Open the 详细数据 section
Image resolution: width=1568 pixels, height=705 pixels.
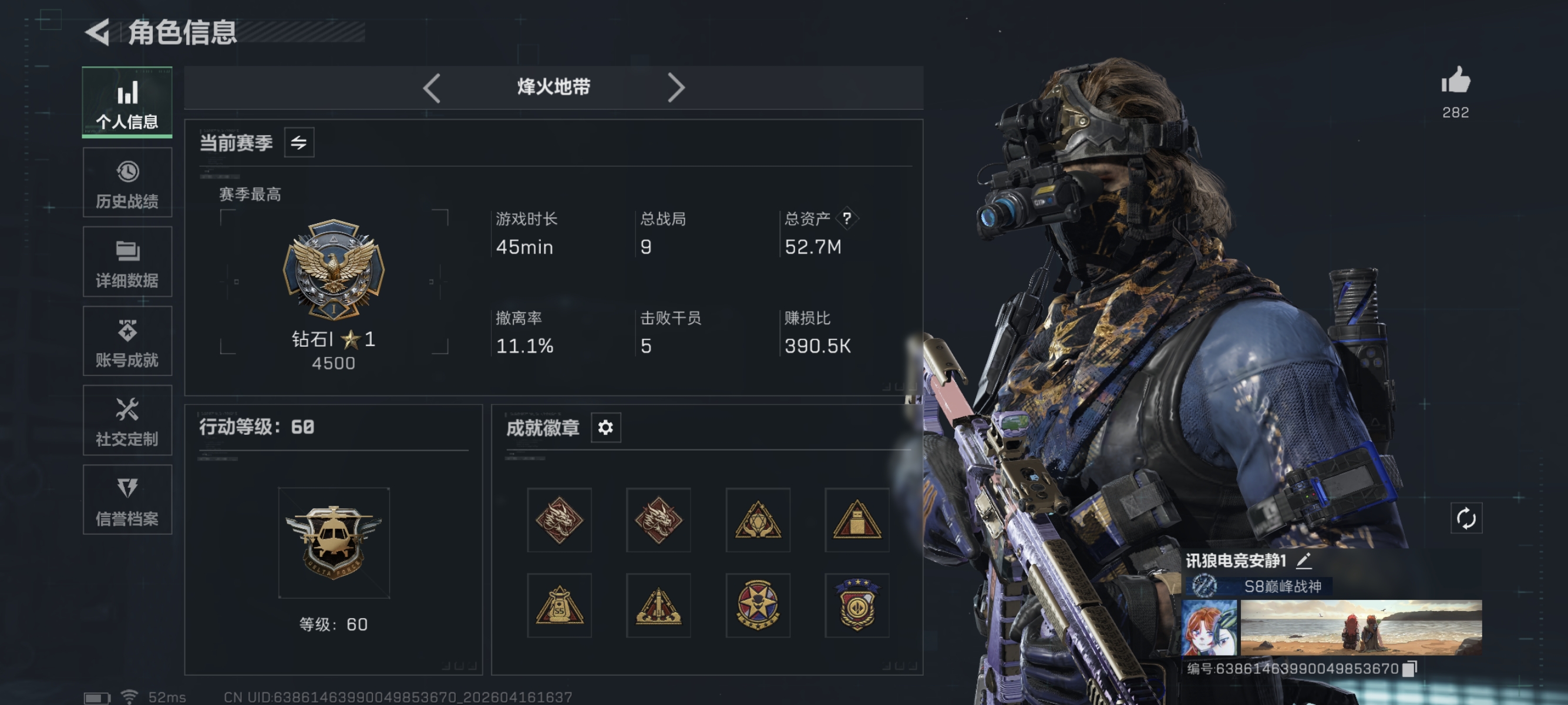click(127, 262)
